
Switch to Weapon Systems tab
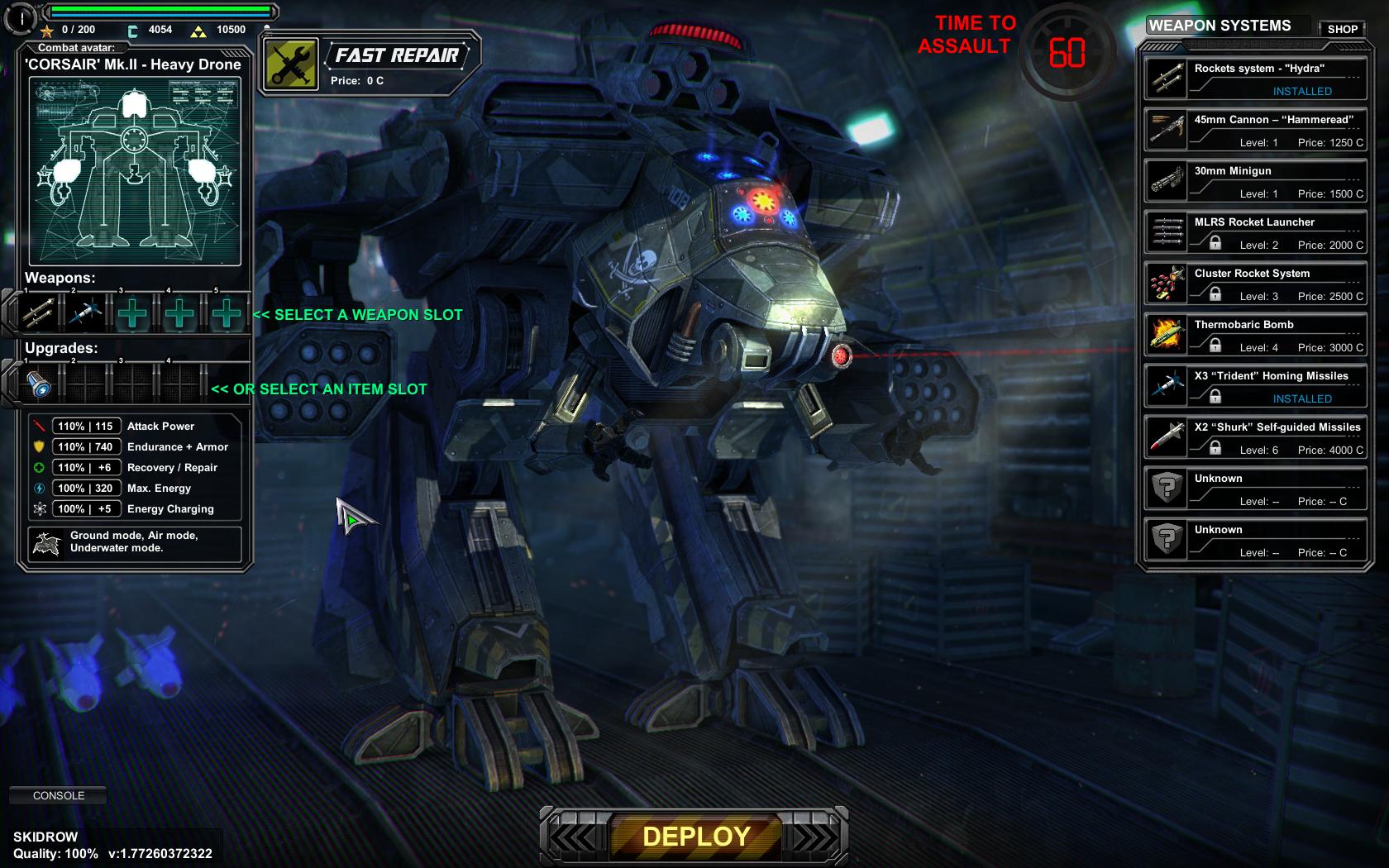pyautogui.click(x=1220, y=26)
